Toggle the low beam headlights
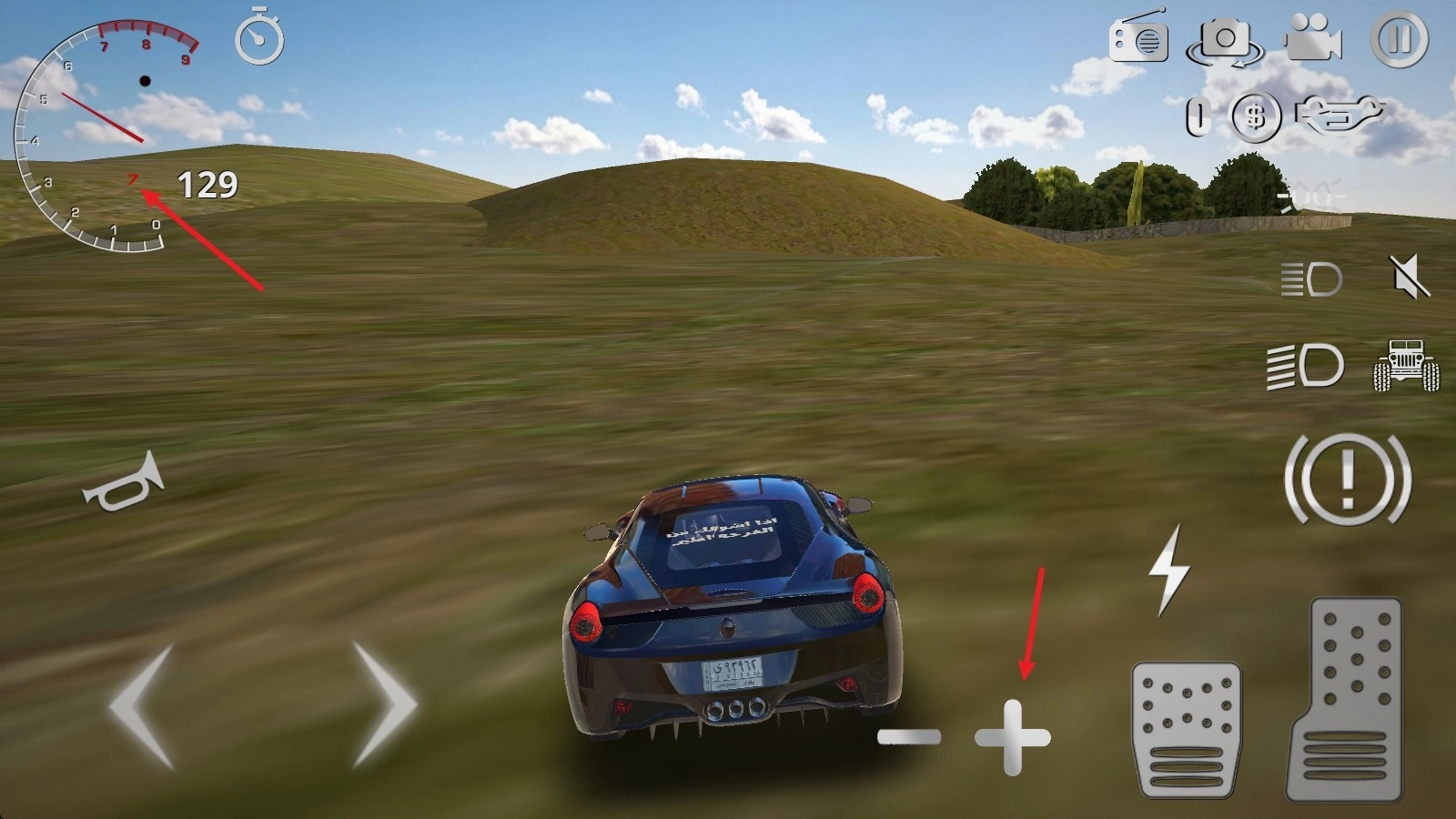This screenshot has width=1456, height=819. pyautogui.click(x=1311, y=279)
